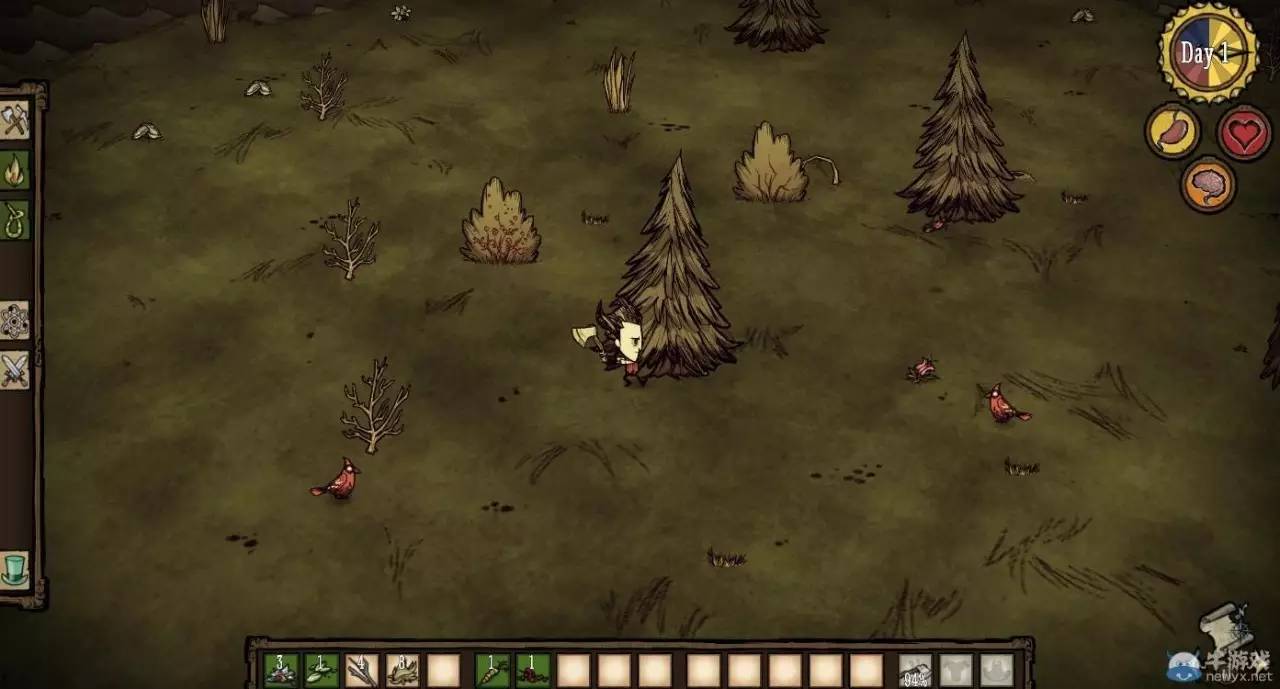Viewport: 1280px width, 689px height.
Task: Select the flint stack of three
Action: coord(281,669)
